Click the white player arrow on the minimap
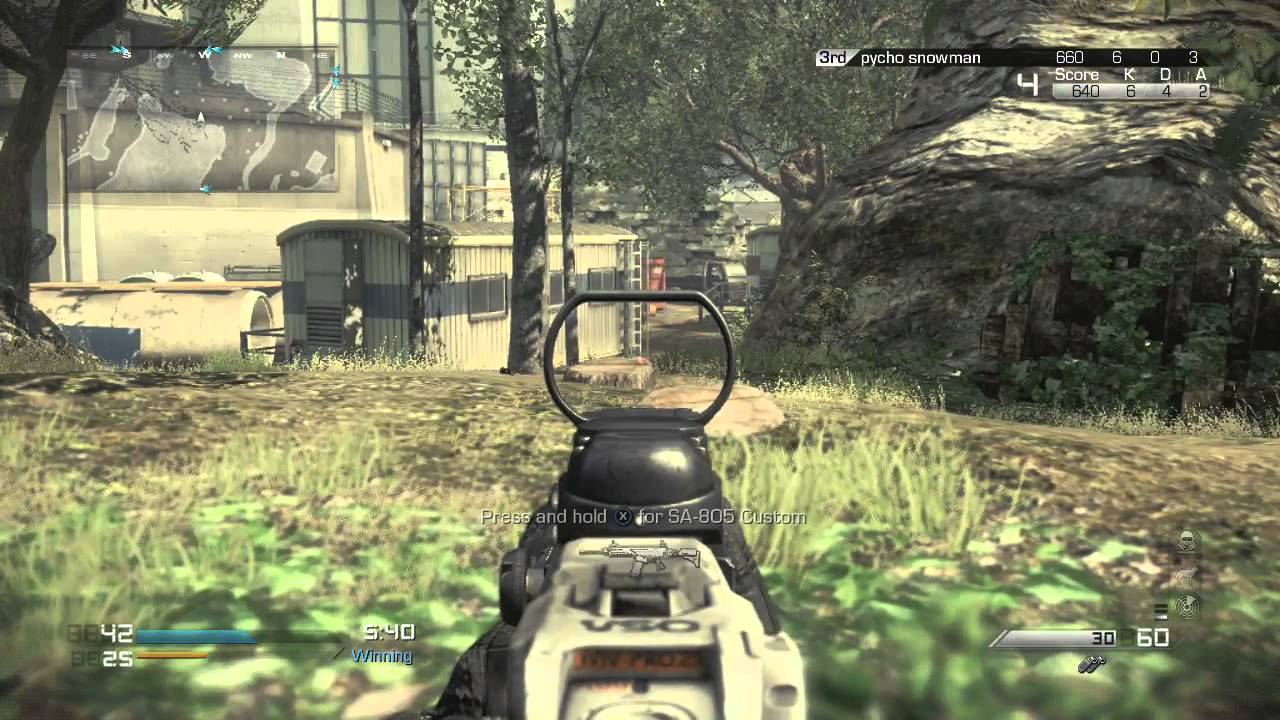This screenshot has height=720, width=1280. (x=200, y=117)
